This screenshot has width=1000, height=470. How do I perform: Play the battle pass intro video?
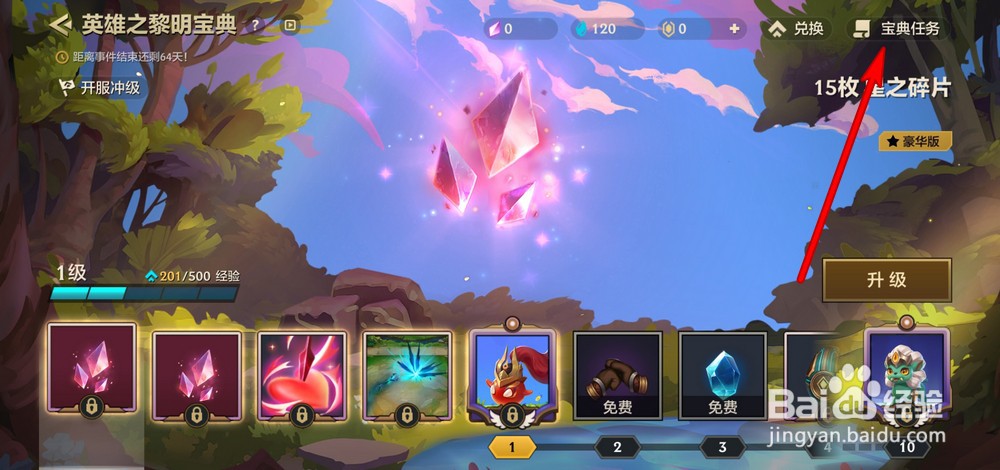pos(289,25)
